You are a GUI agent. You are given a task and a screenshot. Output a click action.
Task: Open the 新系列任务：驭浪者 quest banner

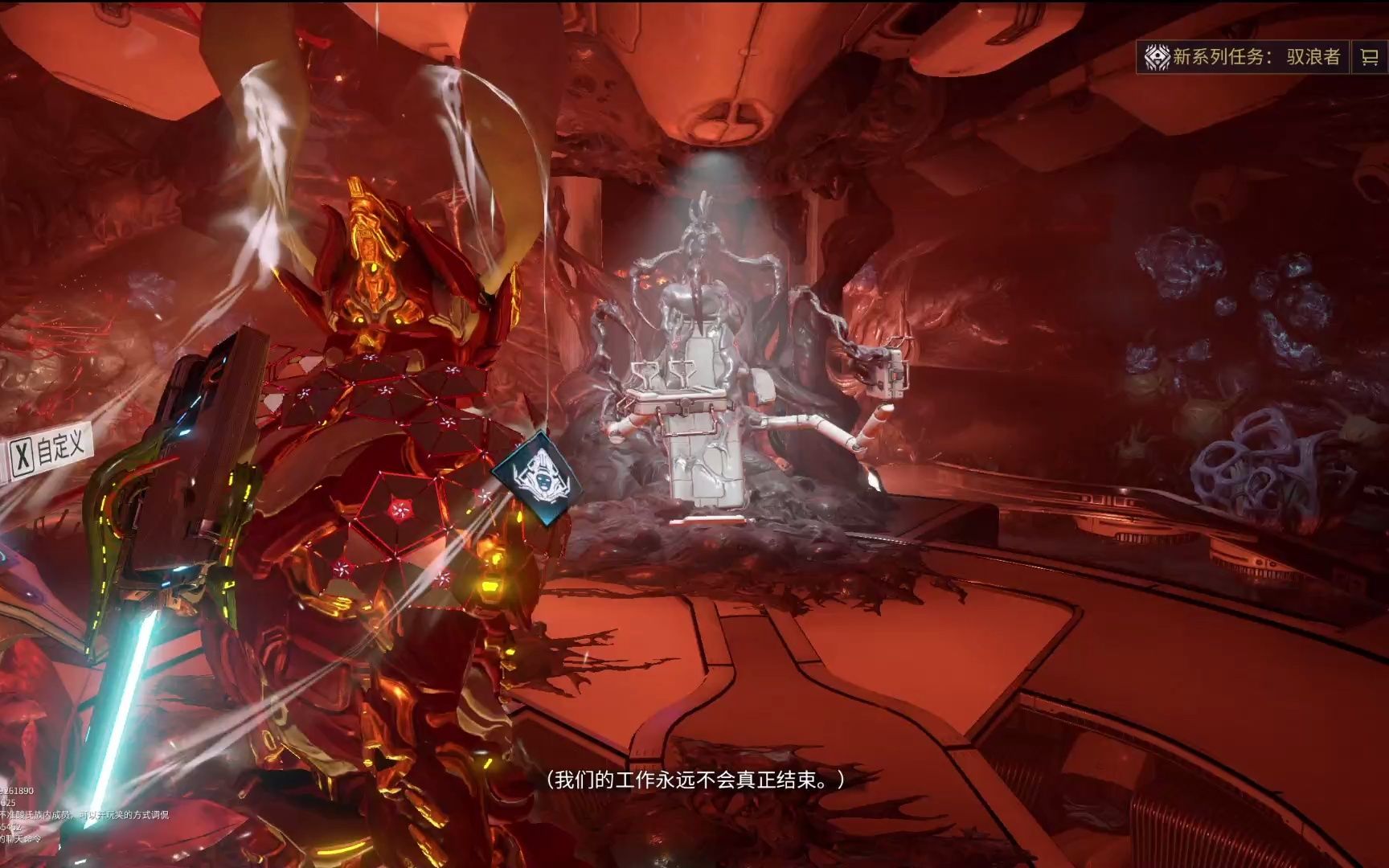pyautogui.click(x=1243, y=56)
